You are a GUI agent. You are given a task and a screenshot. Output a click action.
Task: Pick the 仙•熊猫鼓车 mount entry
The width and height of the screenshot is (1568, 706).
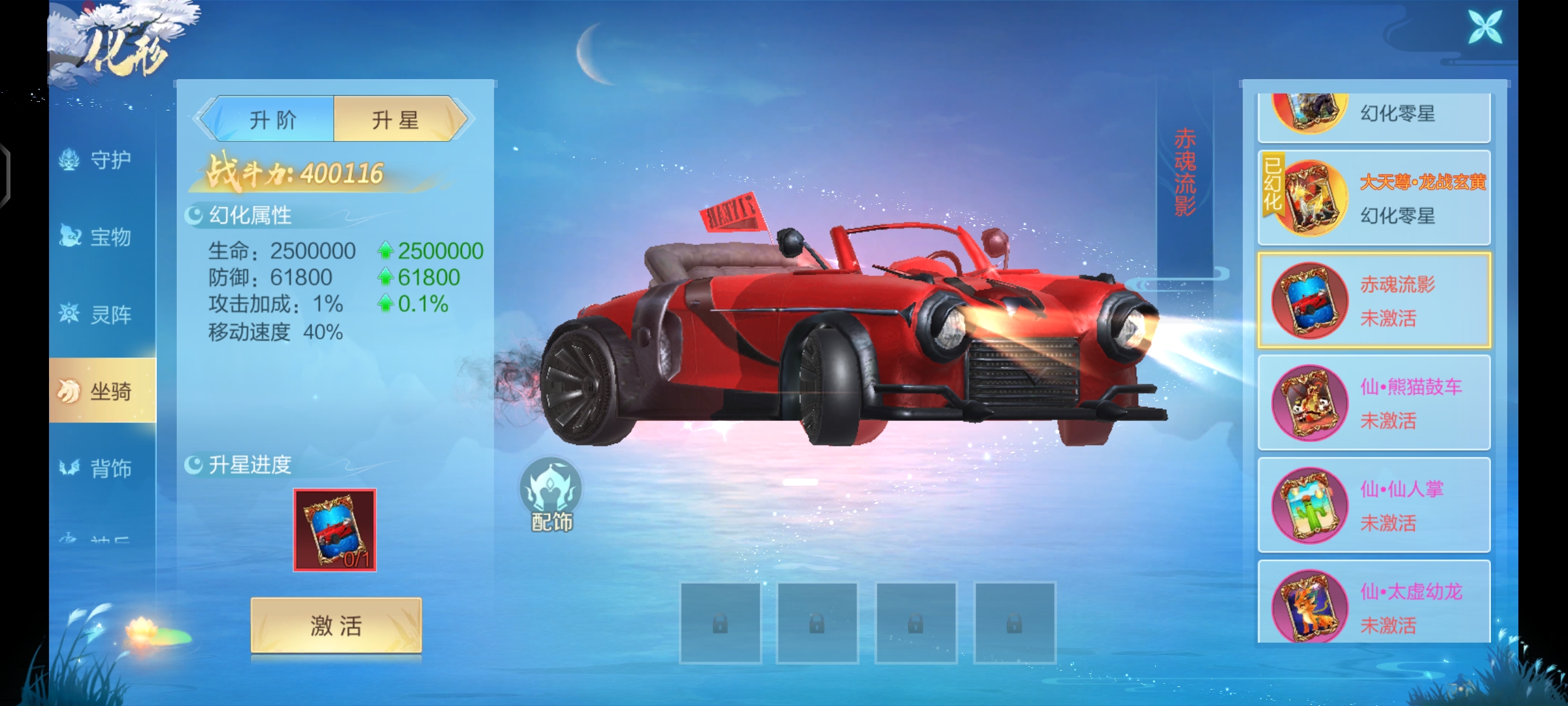[x=1373, y=402]
